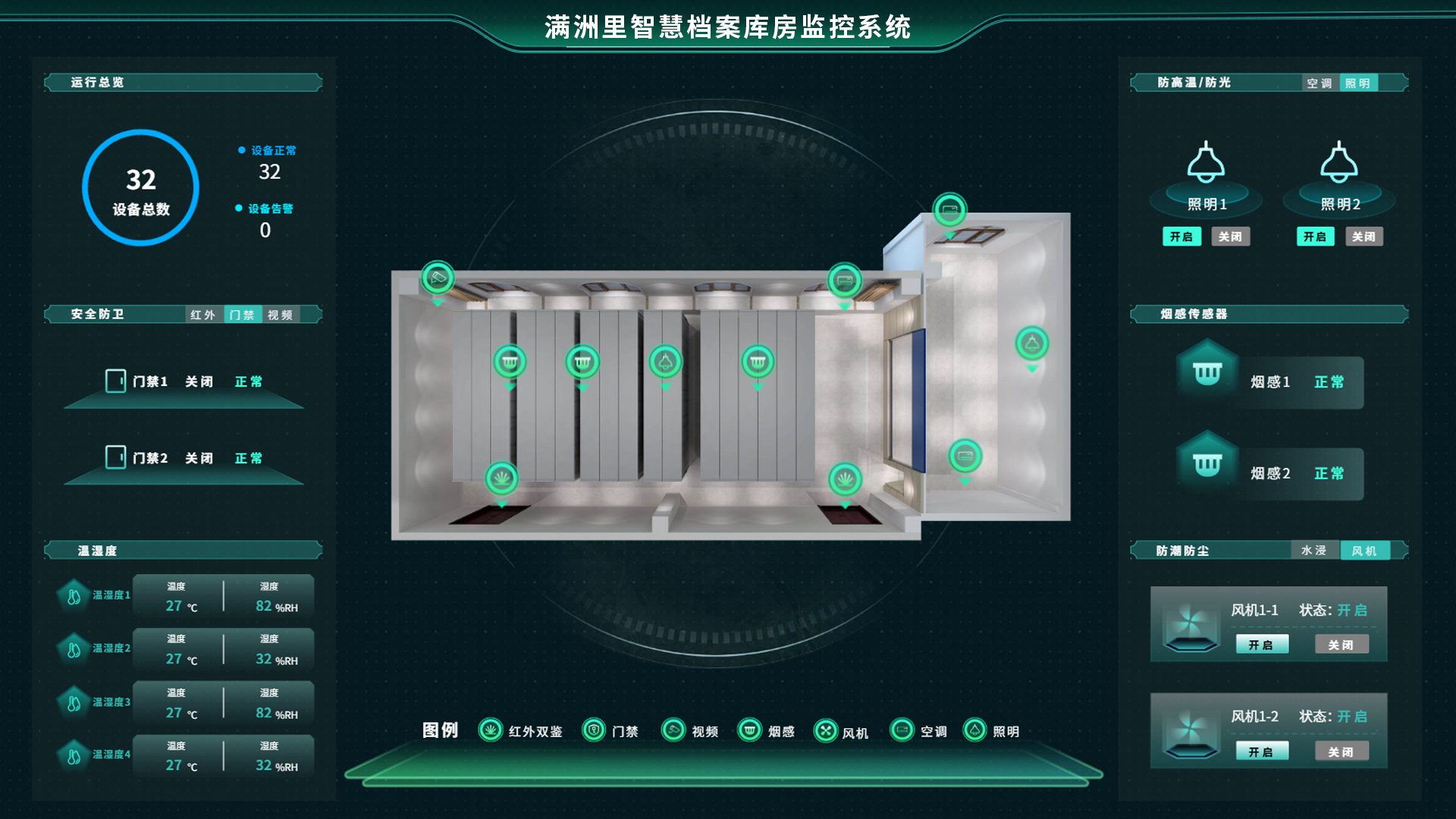Turn on 照明1 with 开启

(1181, 237)
